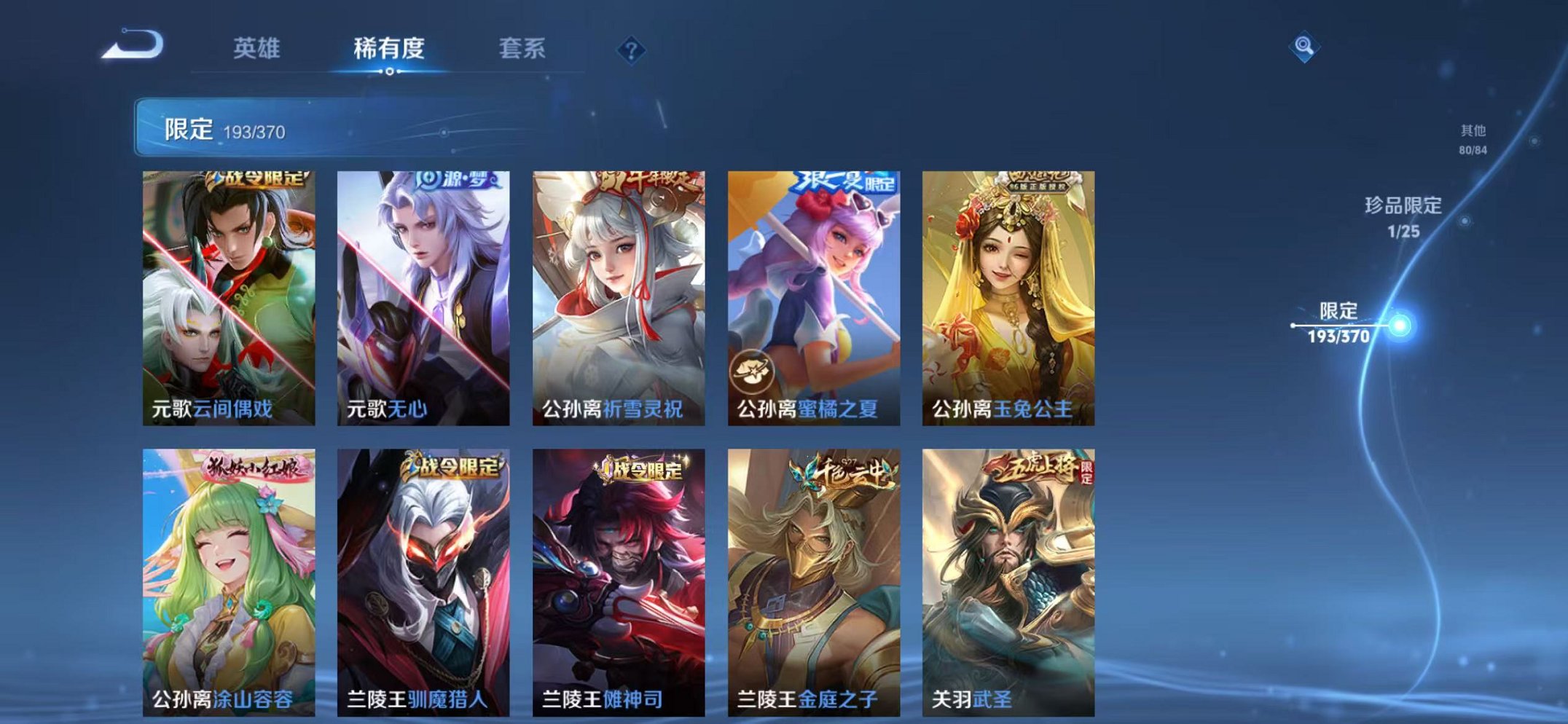This screenshot has width=1568, height=724.
Task: Select the 稀有度 tab
Action: coord(391,47)
